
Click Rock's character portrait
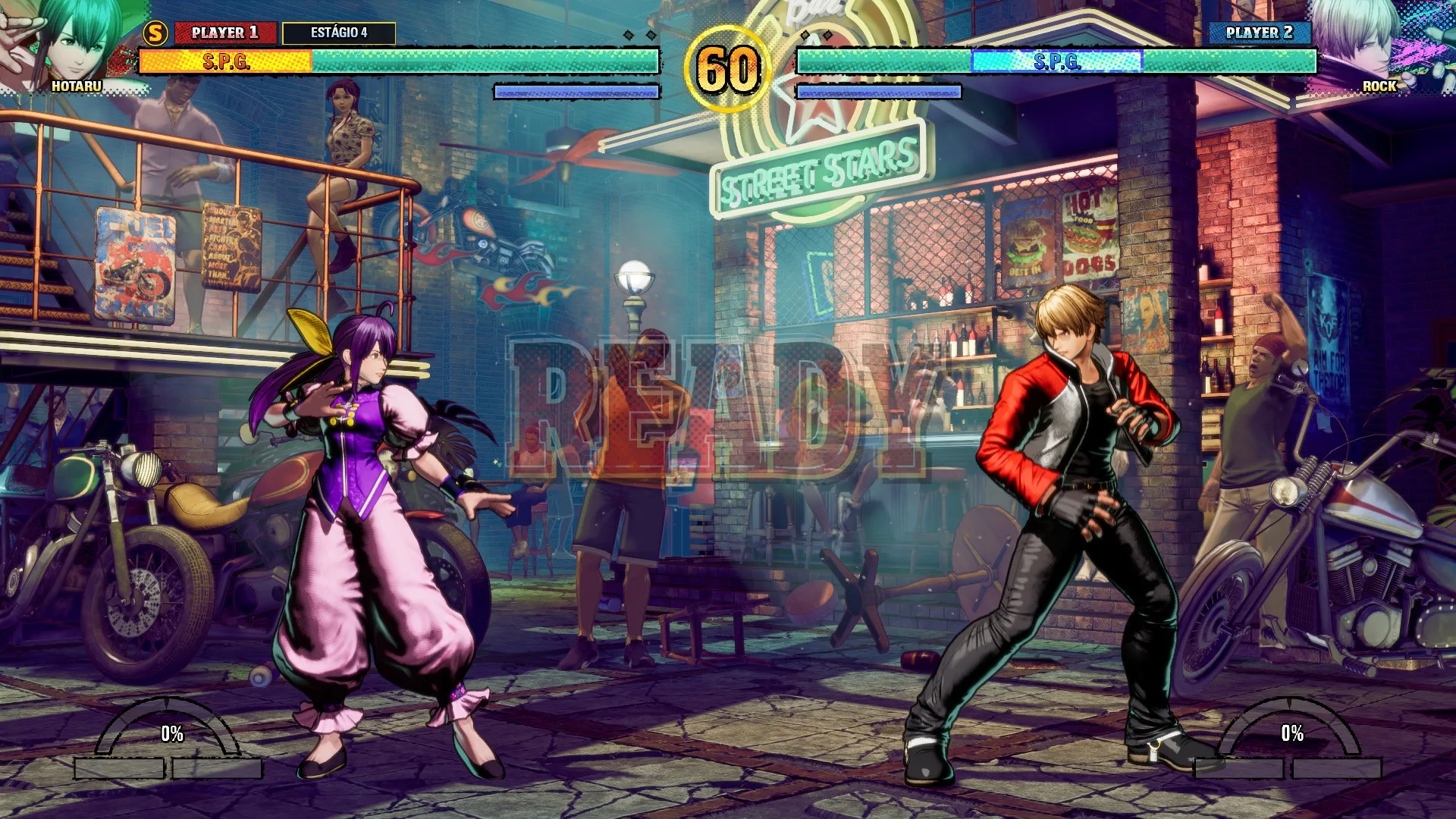tap(1376, 42)
